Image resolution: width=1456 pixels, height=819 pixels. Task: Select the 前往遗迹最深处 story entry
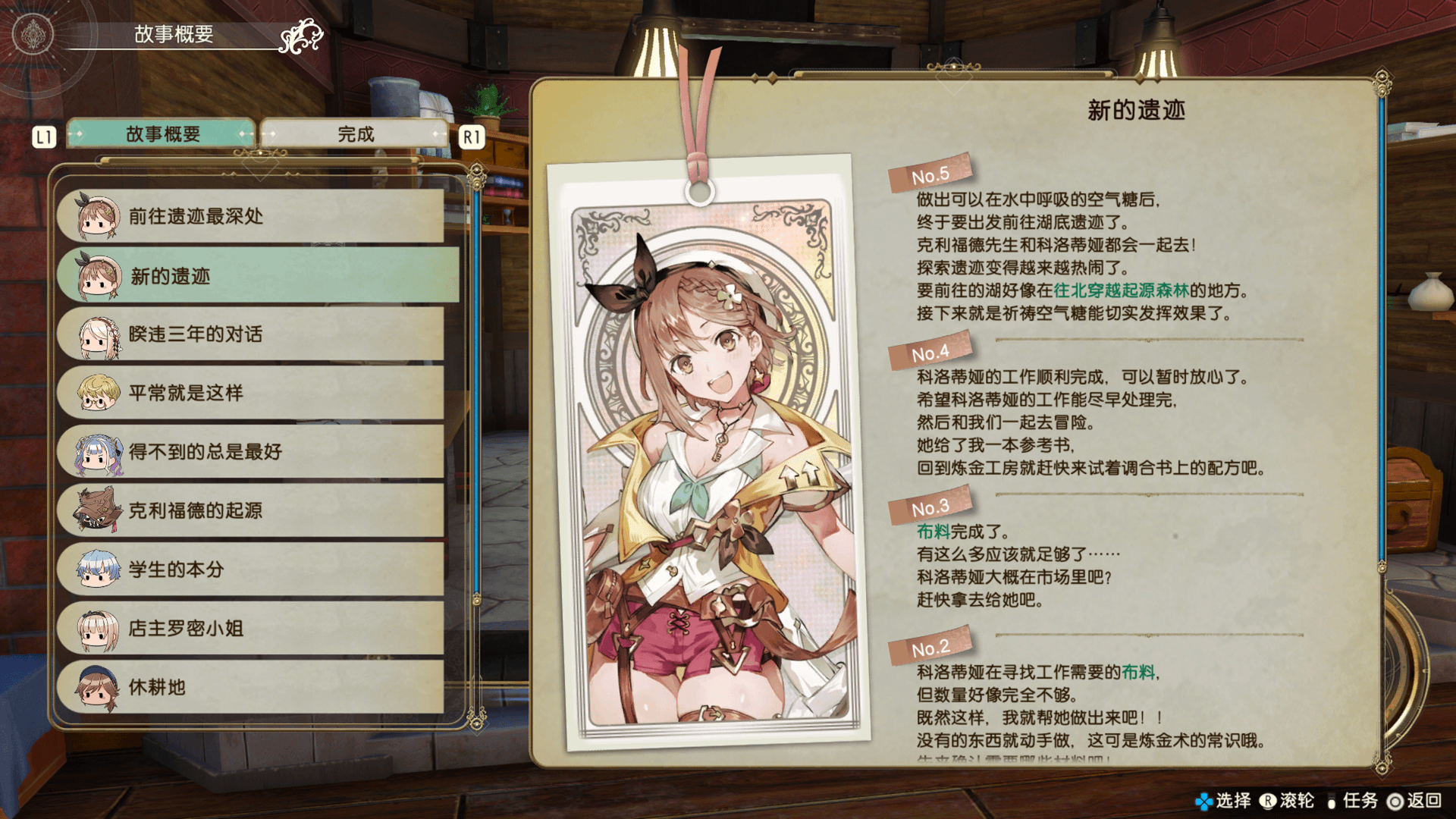coord(250,216)
